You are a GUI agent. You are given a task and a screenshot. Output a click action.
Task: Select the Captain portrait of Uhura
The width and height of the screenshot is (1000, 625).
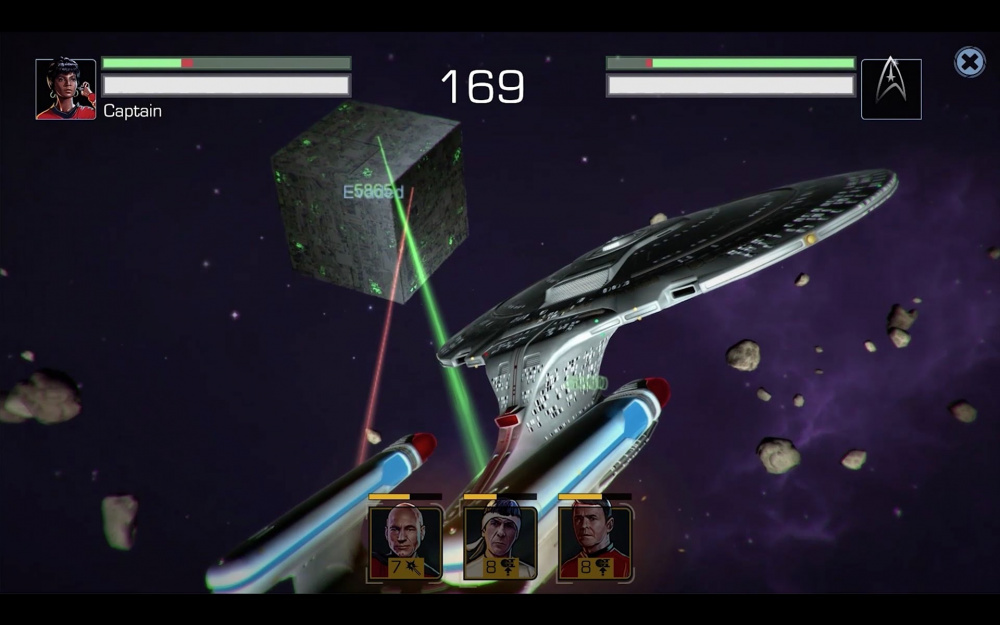pyautogui.click(x=66, y=89)
